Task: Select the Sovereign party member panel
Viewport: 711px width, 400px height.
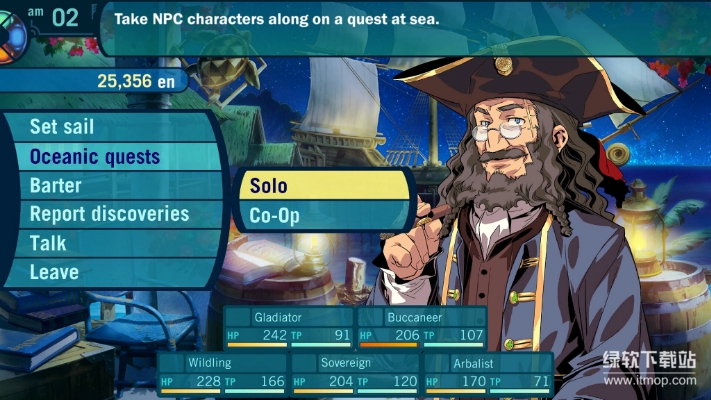Action: tap(354, 372)
